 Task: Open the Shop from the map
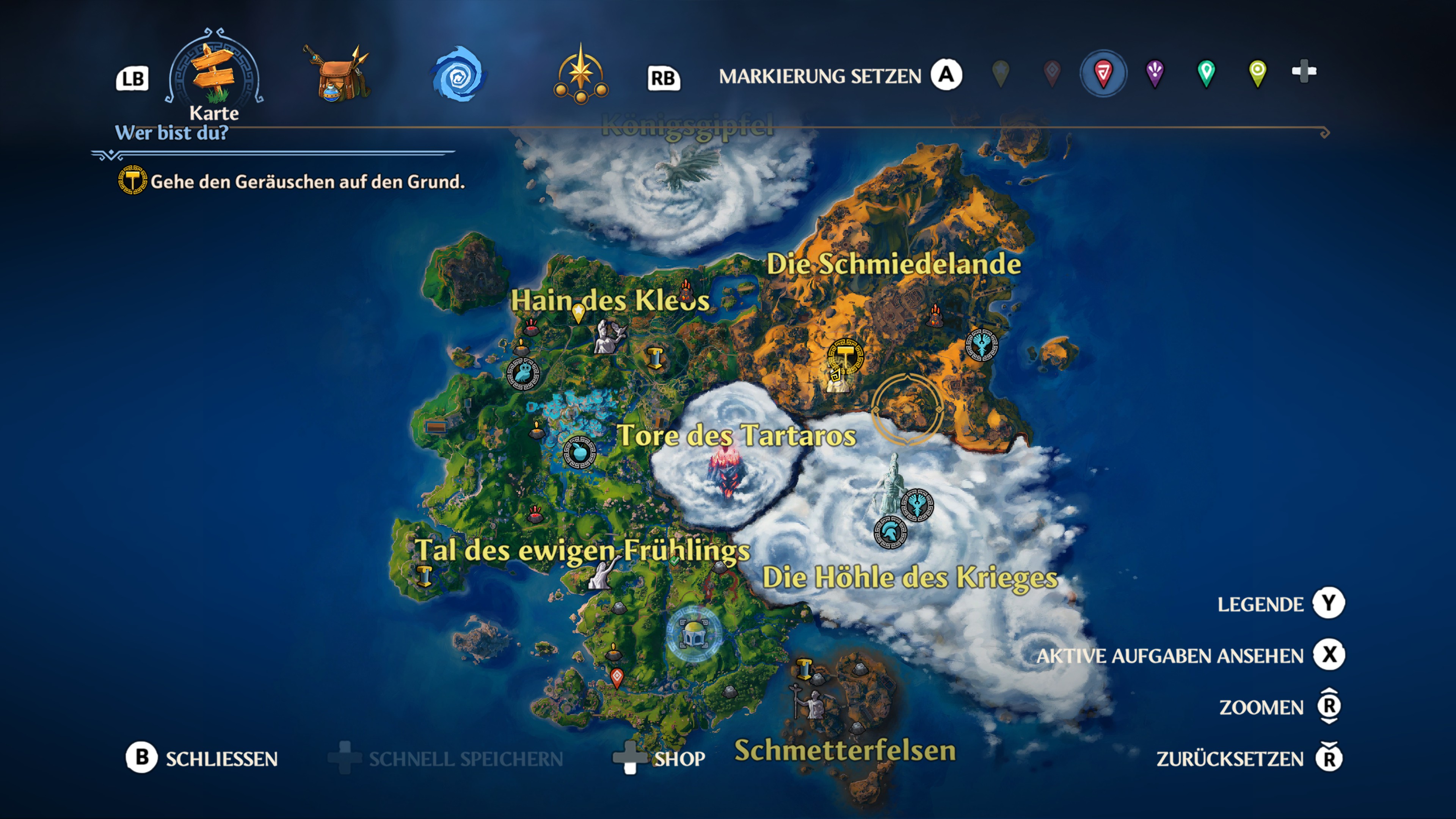[x=679, y=758]
